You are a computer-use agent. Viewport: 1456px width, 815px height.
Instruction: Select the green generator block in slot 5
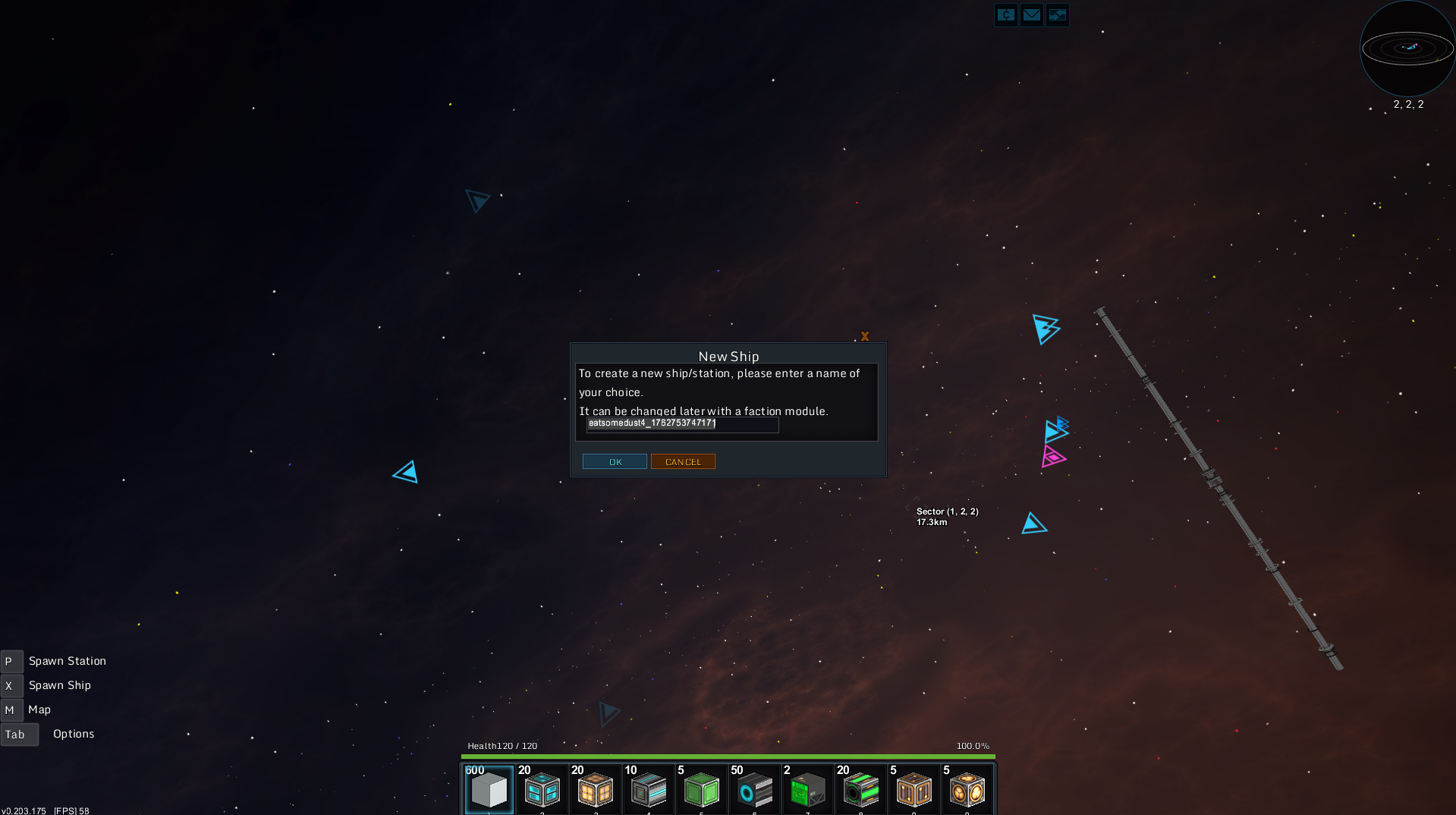click(701, 790)
